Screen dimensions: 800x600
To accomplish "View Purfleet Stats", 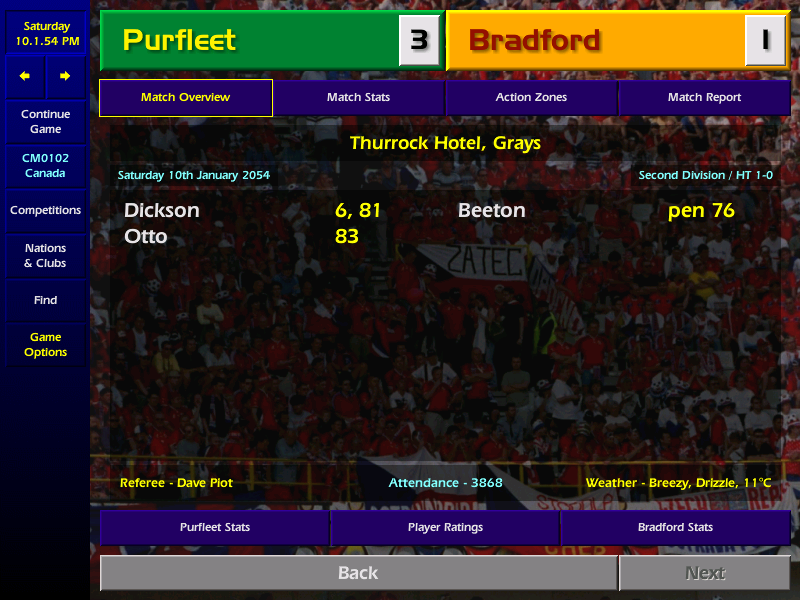I will coord(215,527).
